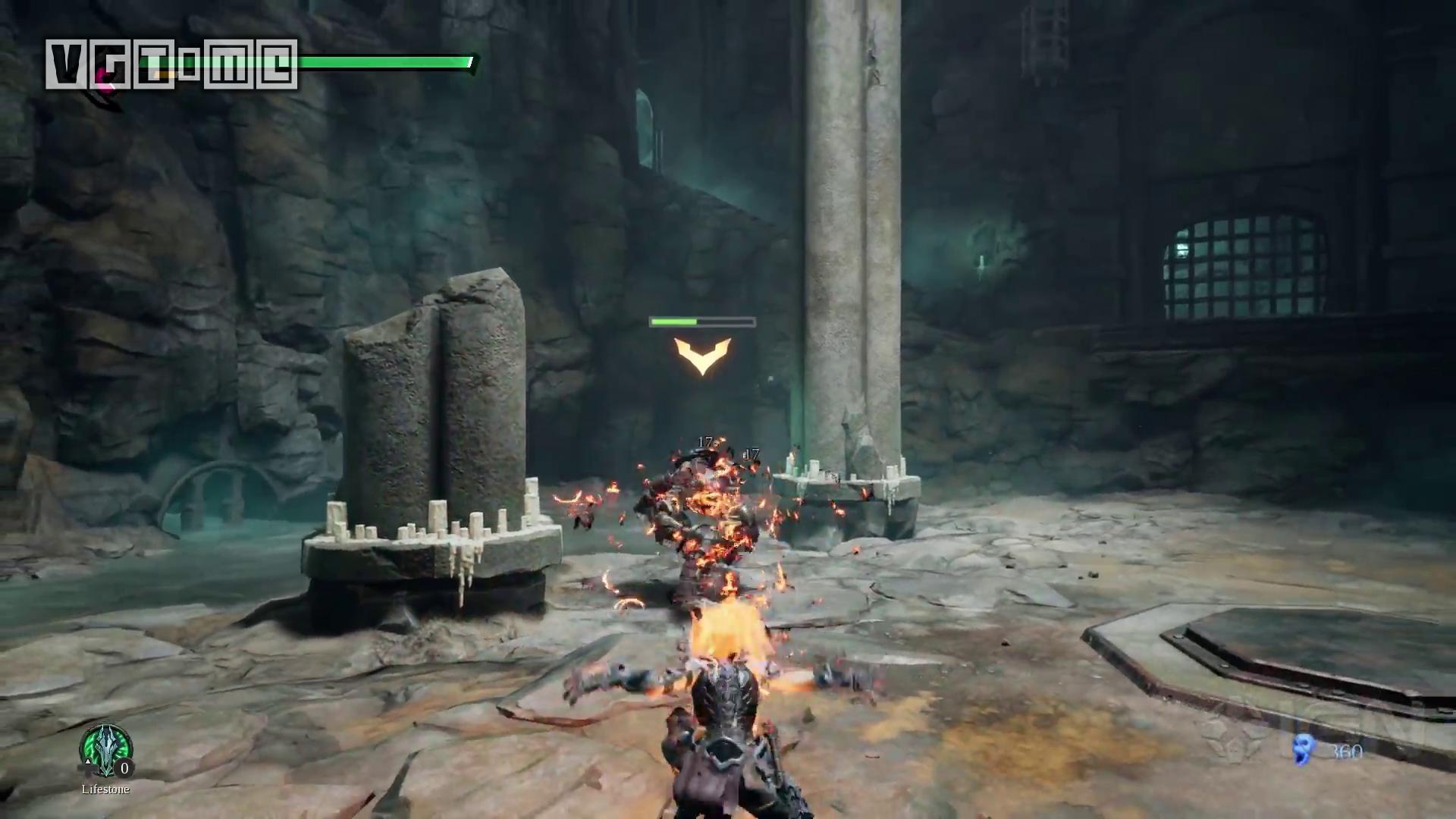
Task: Use the Lifestone healing item icon
Action: pos(105,750)
